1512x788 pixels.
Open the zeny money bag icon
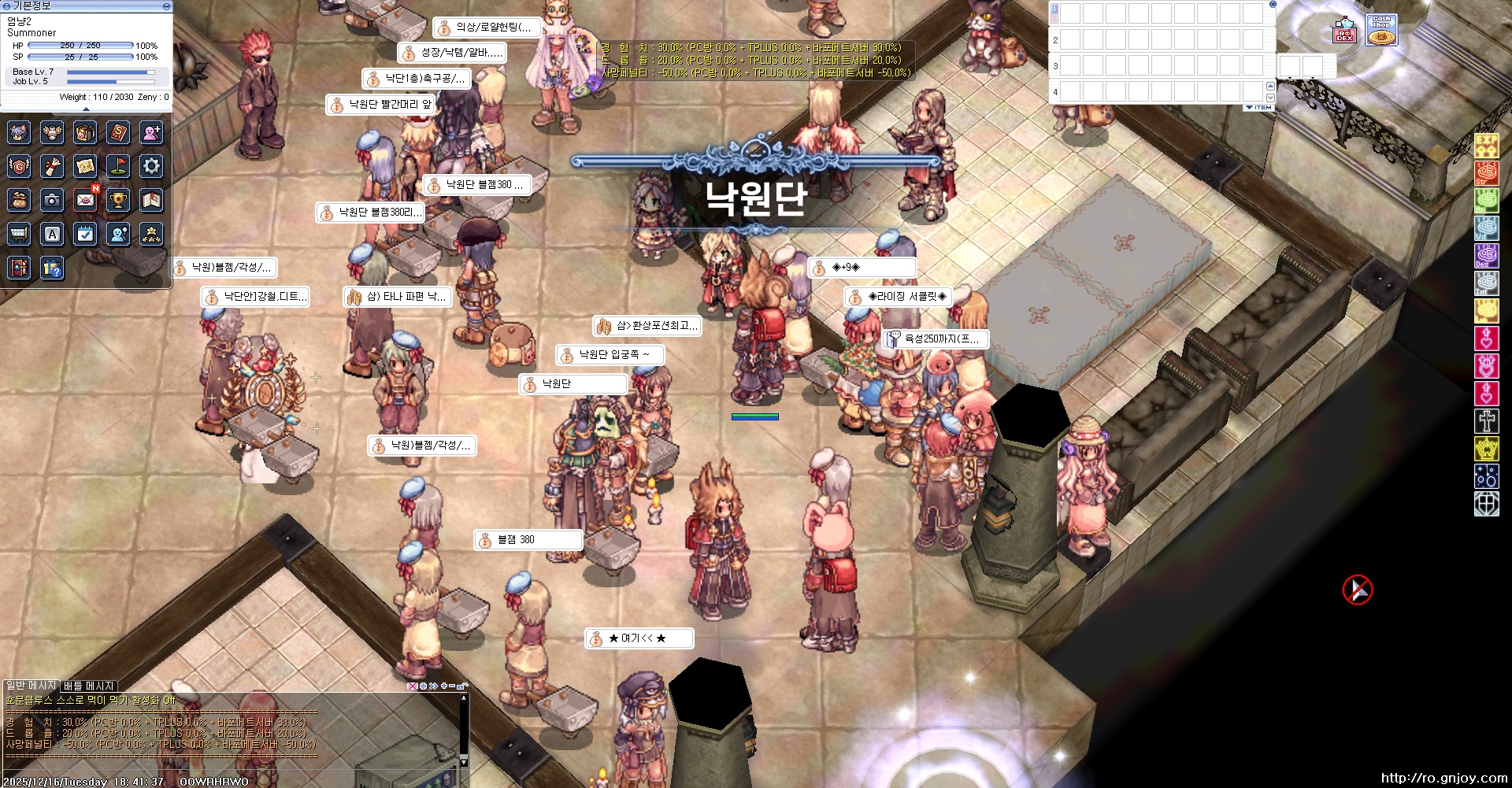tap(20, 200)
